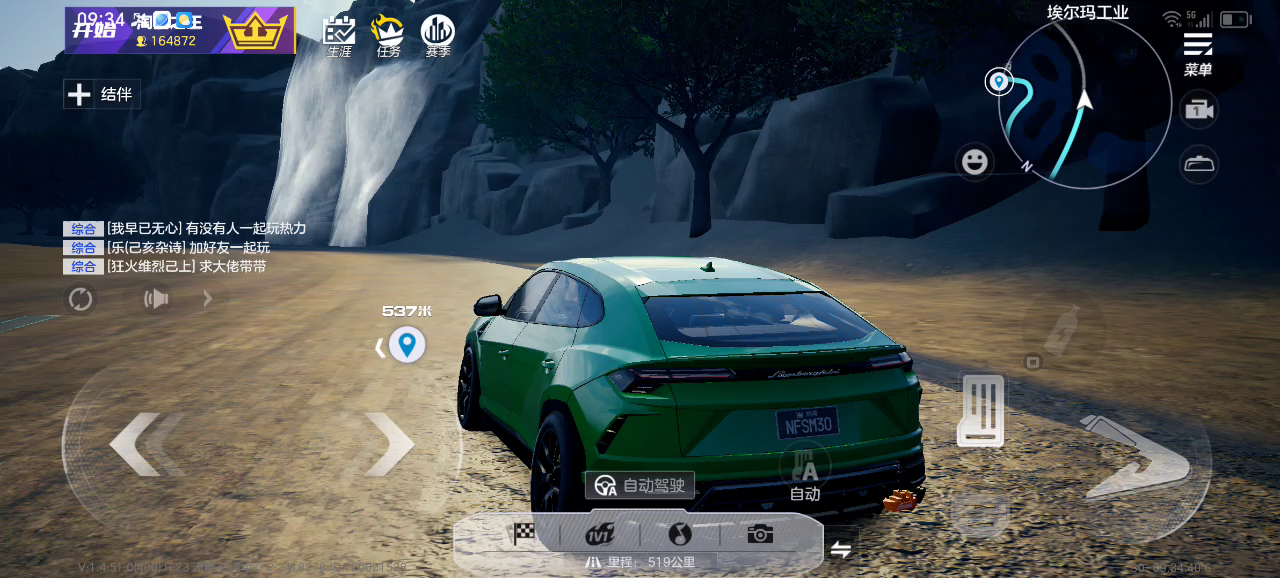Toggle the rear-view mirror button

(1198, 164)
